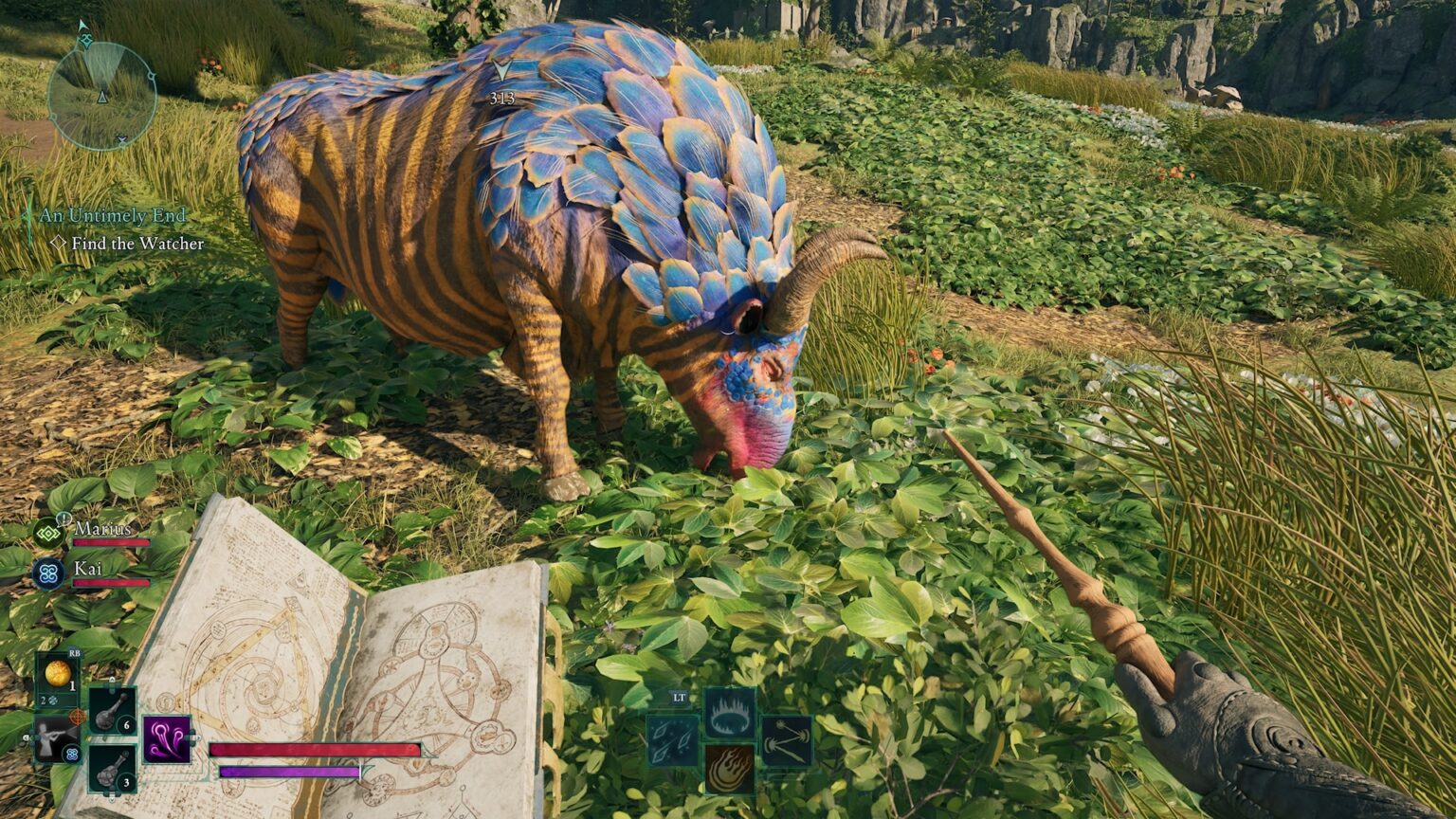Image resolution: width=1456 pixels, height=819 pixels.
Task: Use the potion flask with count 6
Action: point(113,711)
